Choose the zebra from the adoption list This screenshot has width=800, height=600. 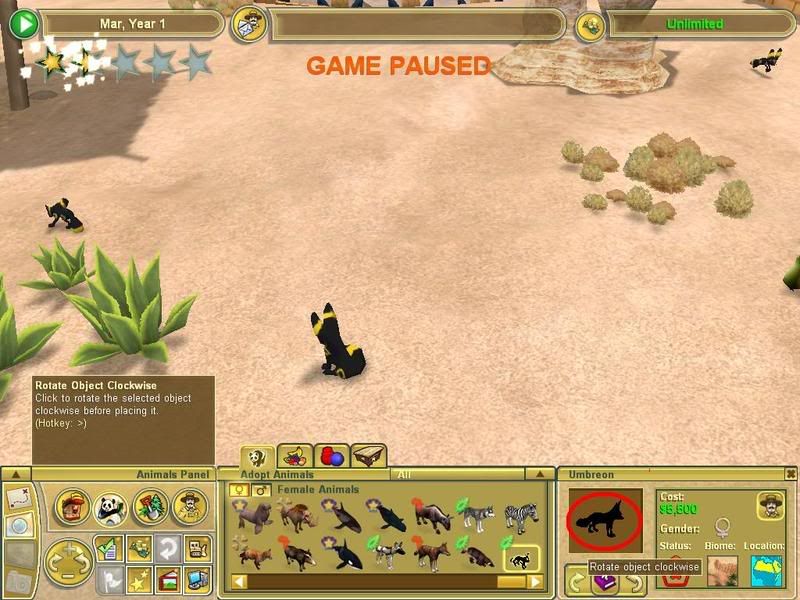(521, 517)
